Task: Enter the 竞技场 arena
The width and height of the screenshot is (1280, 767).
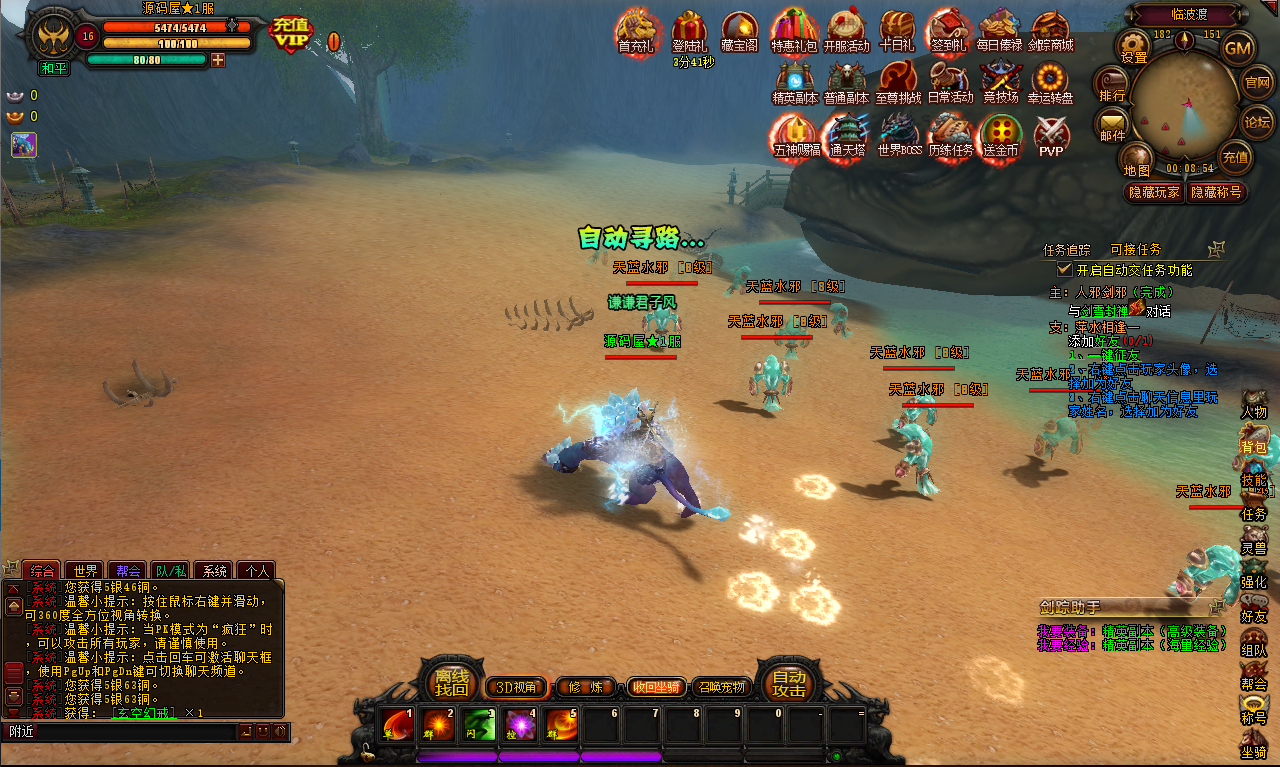Action: 1000,82
